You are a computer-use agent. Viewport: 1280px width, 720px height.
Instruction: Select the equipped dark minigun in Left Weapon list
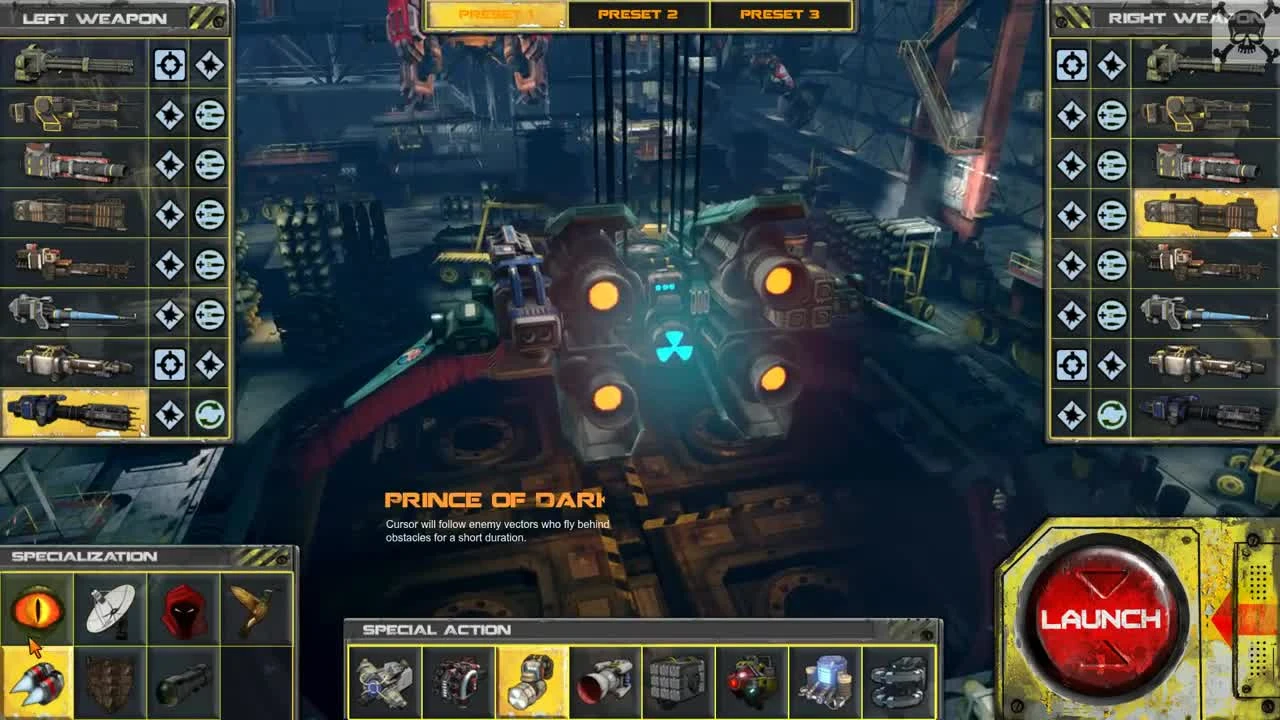click(75, 412)
